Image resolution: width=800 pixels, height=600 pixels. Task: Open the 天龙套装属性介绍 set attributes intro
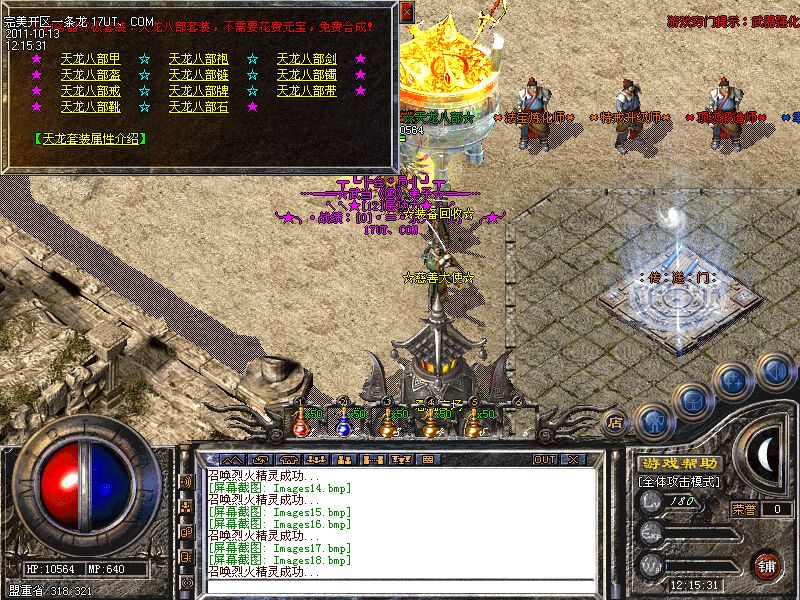pos(87,138)
